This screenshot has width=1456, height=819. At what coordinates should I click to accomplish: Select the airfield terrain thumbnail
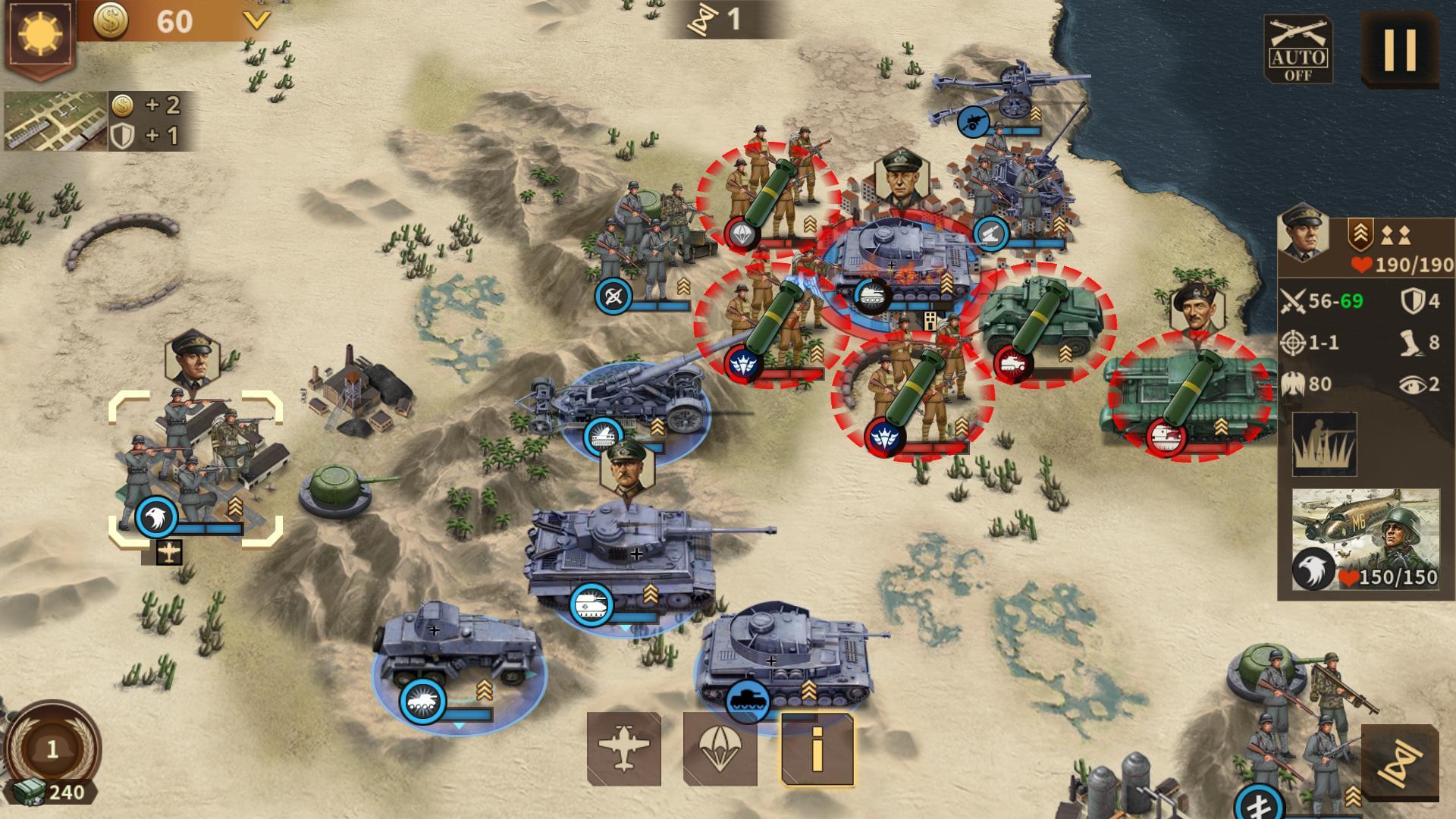tap(55, 121)
